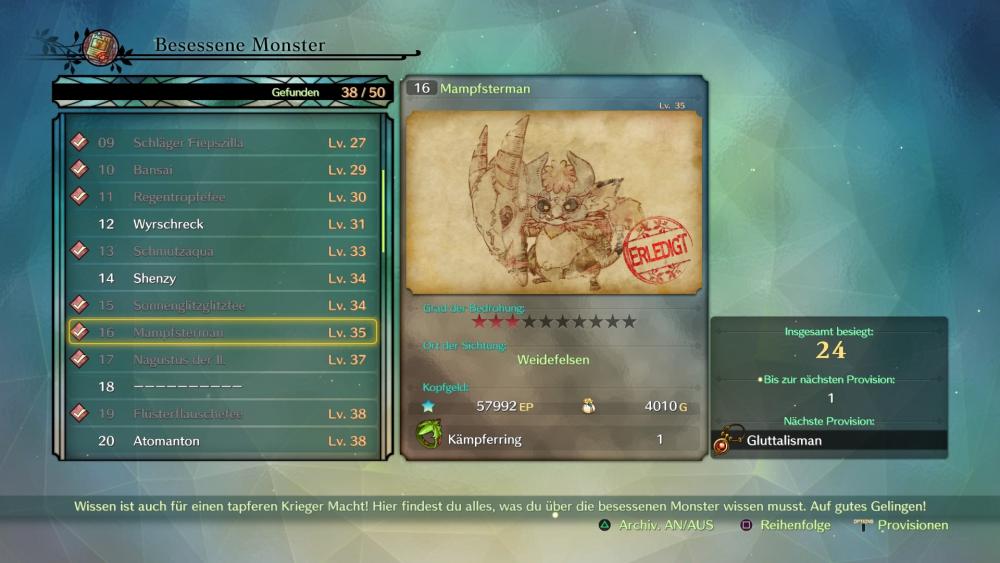1000x563 pixels.
Task: Select the undiscovered entry number 18
Action: [x=222, y=386]
